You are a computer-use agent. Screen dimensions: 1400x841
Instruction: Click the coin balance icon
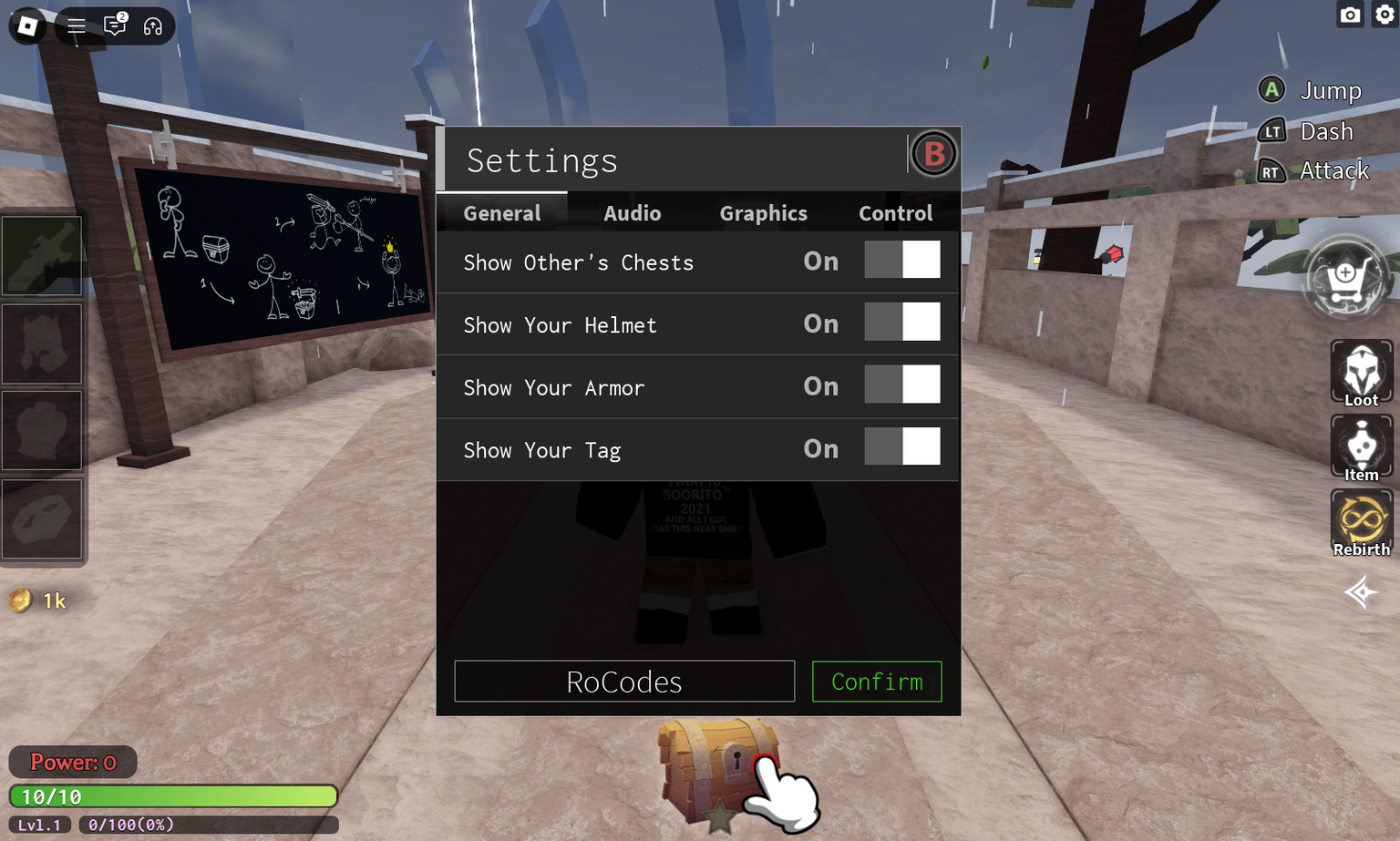(x=20, y=600)
